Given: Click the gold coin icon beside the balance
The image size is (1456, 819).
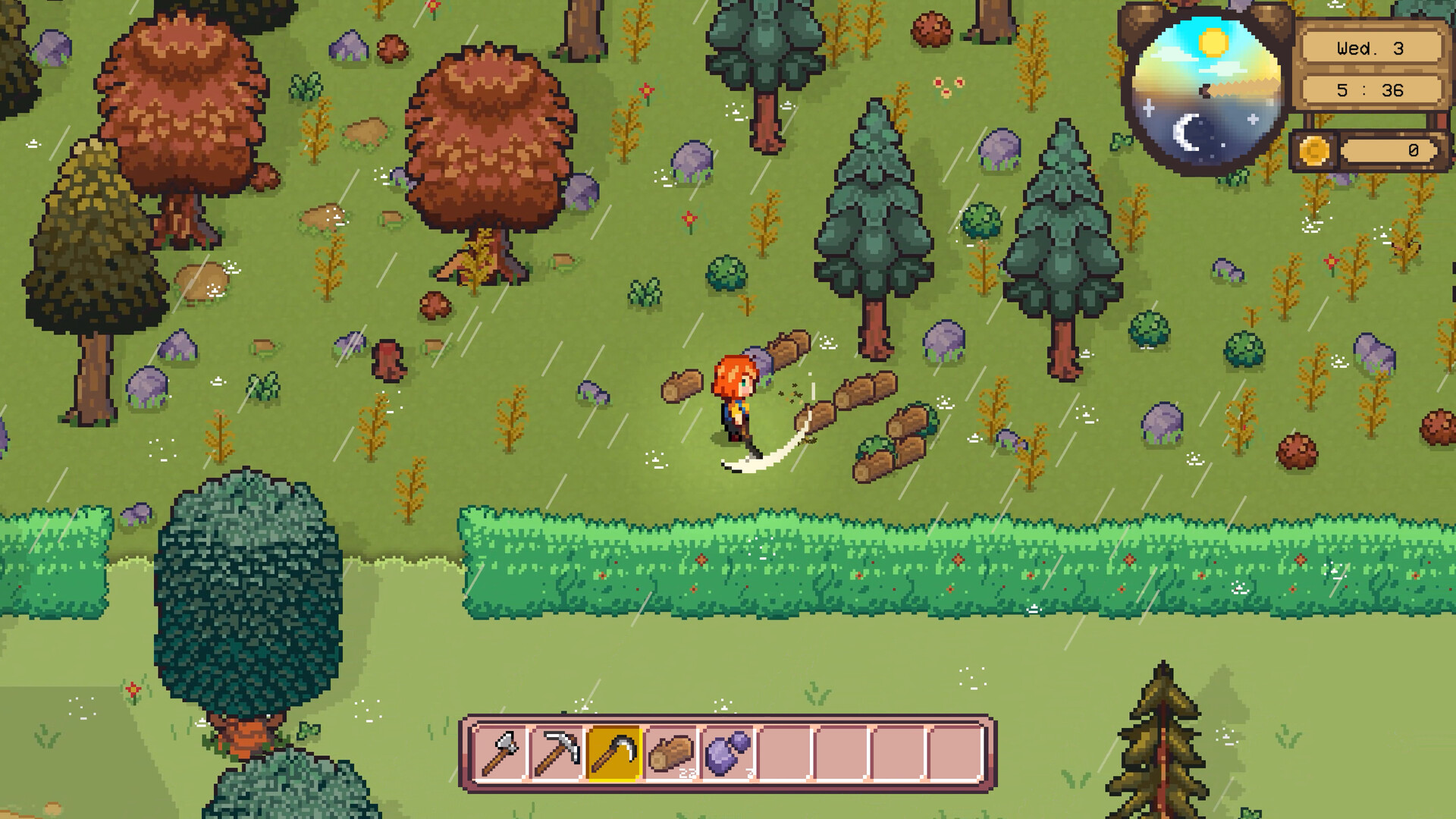Looking at the screenshot, I should click(x=1313, y=149).
